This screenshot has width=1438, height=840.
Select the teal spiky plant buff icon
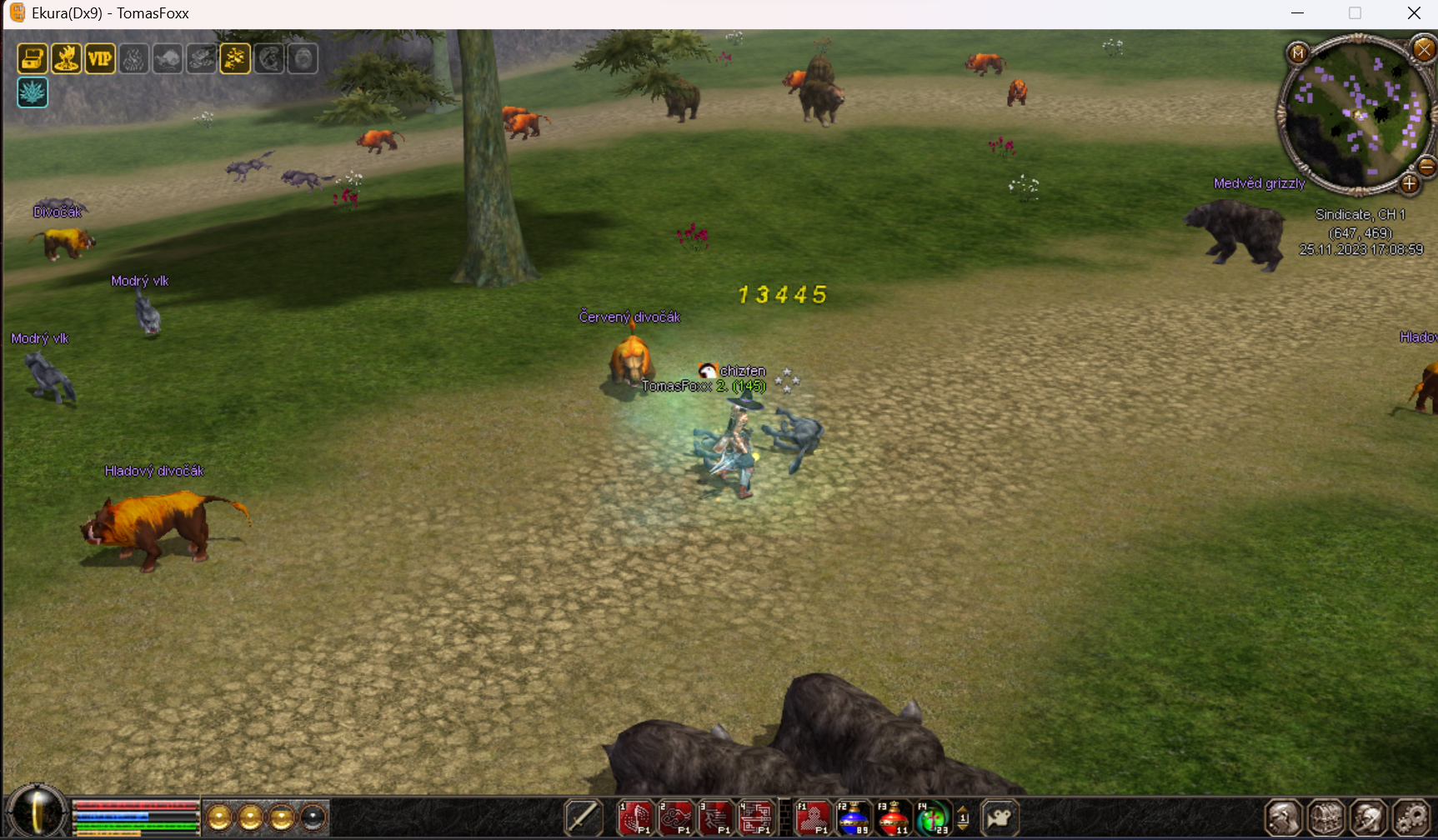coord(33,92)
